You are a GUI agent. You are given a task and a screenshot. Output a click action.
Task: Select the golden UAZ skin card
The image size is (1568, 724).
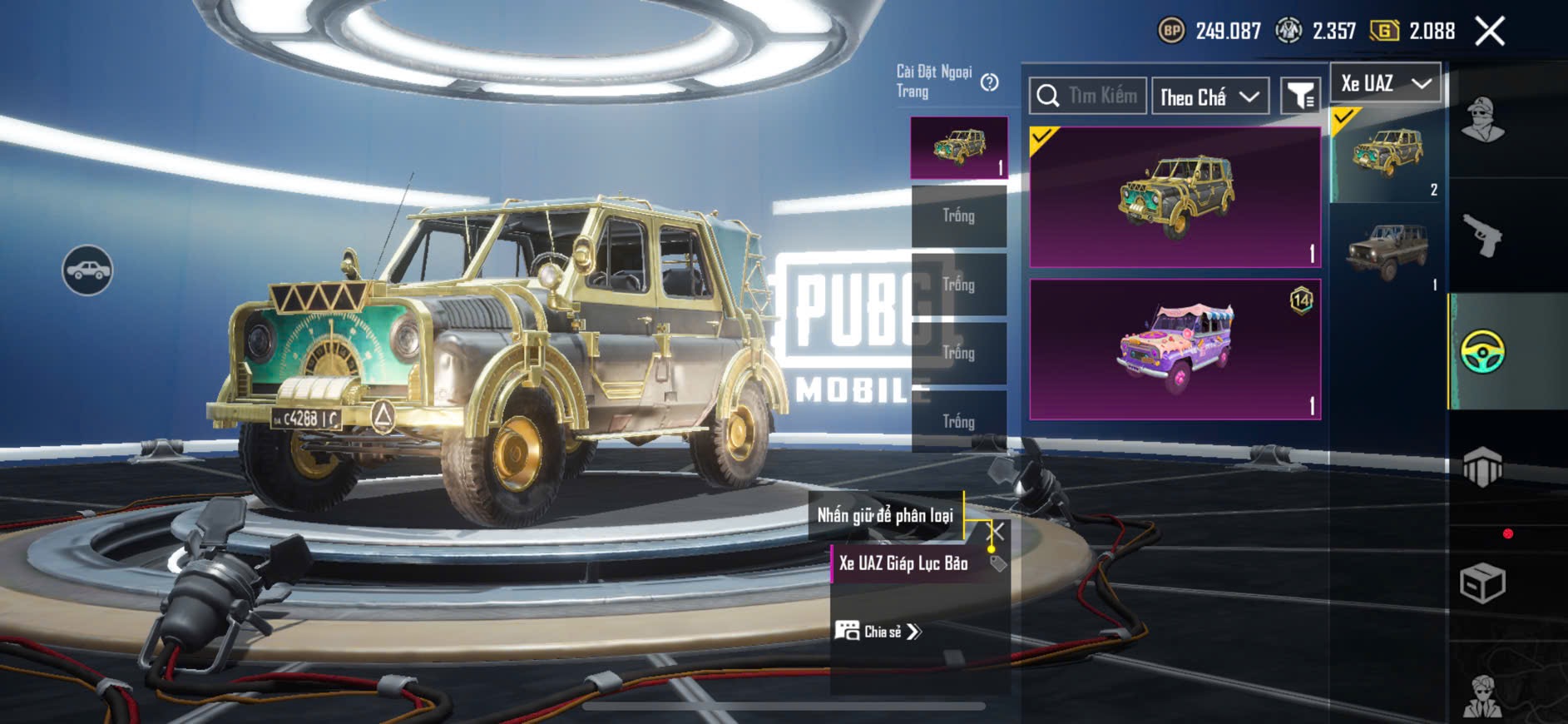tap(1175, 197)
